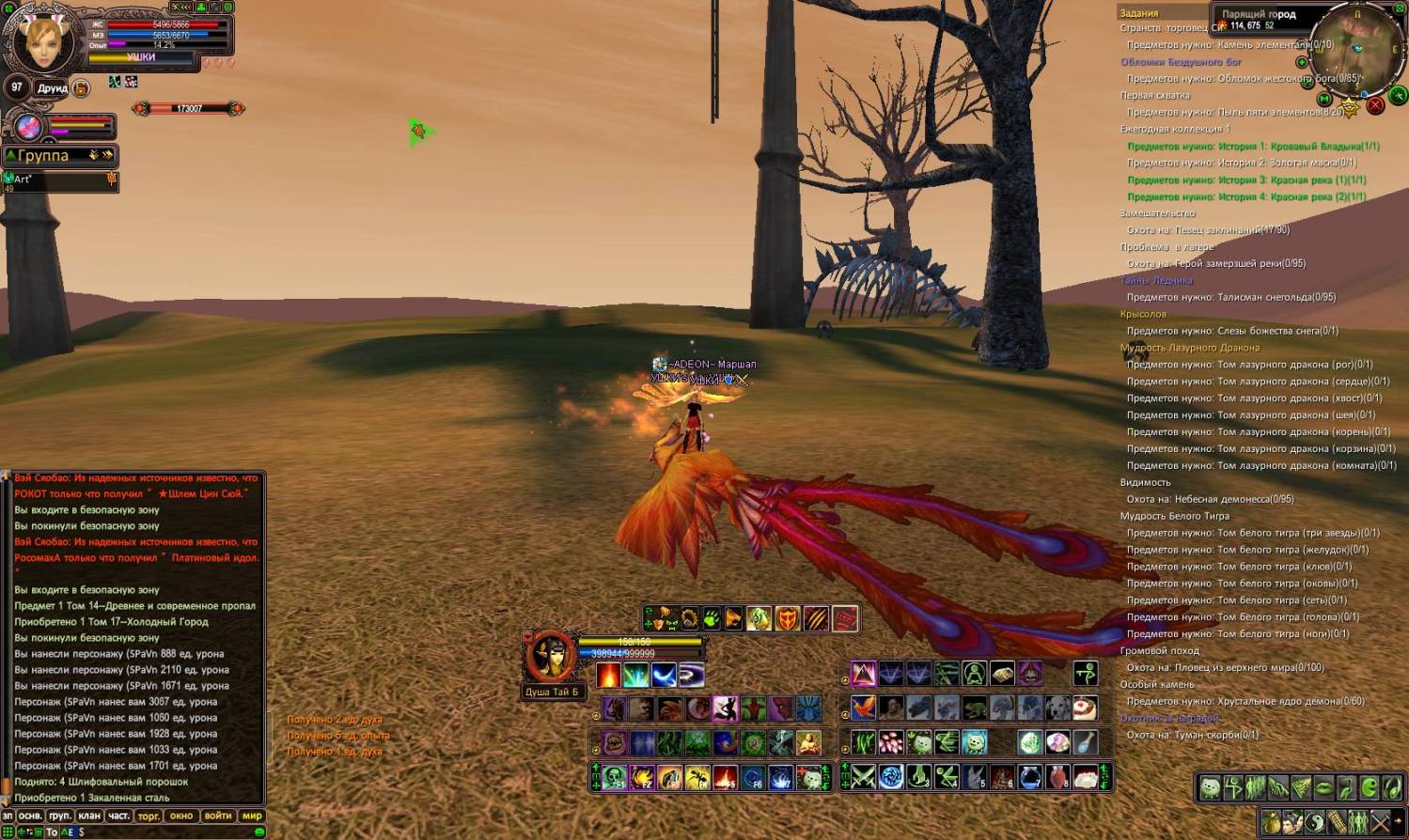Click the "войти" chat button
The image size is (1409, 840).
tap(218, 816)
